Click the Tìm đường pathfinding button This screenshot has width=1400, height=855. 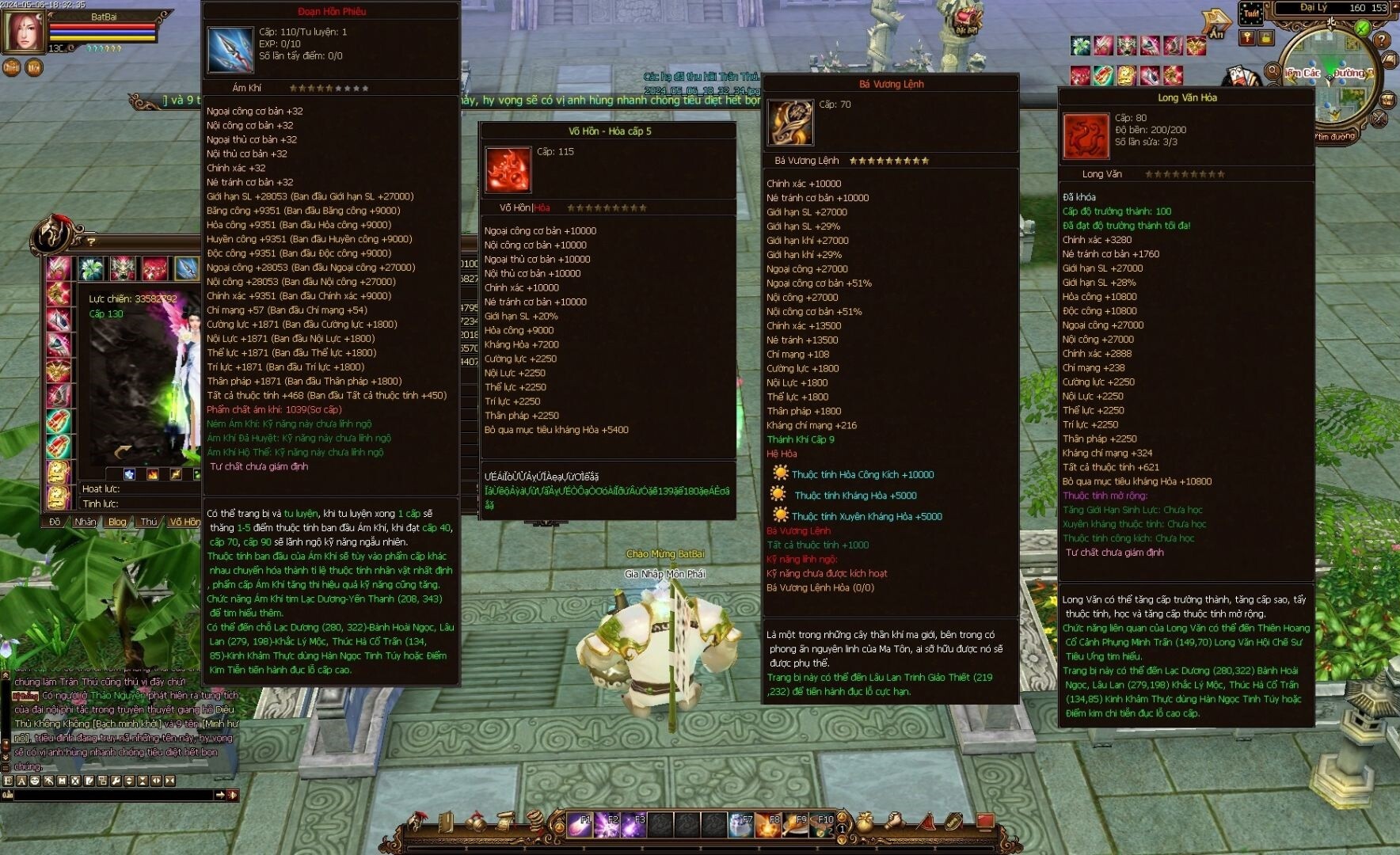[x=1334, y=136]
